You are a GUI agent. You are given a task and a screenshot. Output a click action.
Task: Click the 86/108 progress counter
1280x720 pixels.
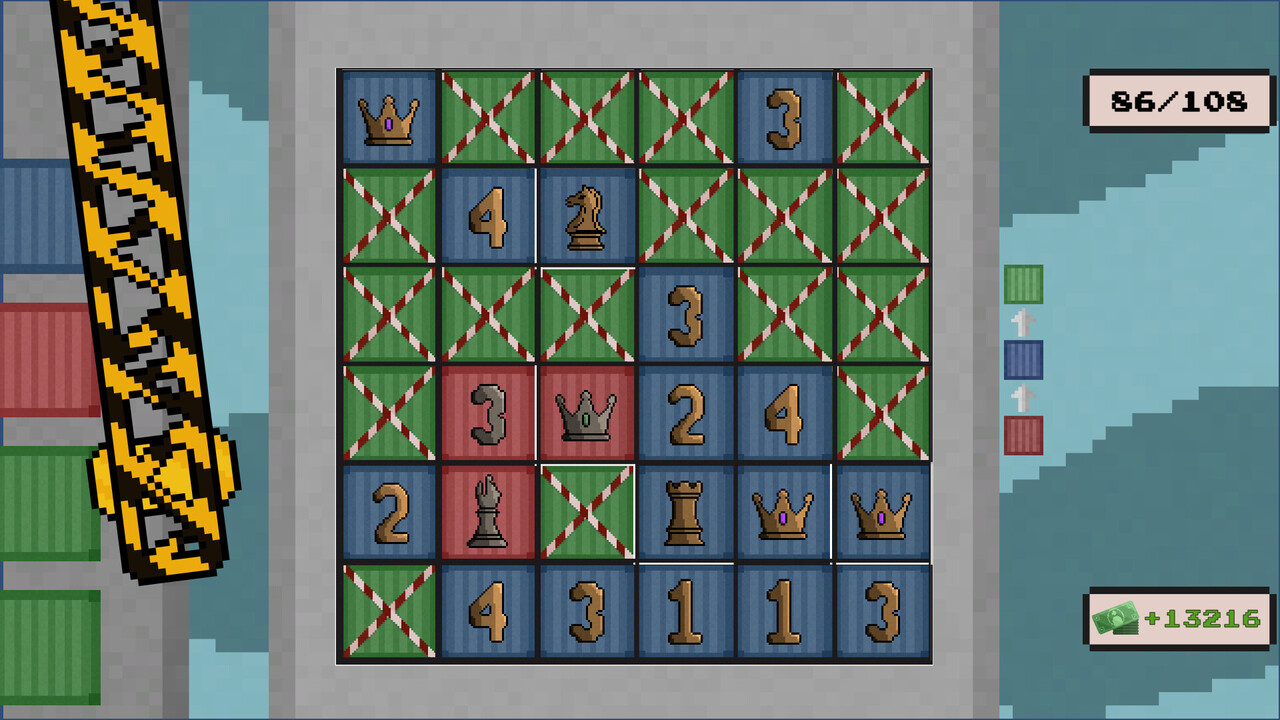(1178, 100)
